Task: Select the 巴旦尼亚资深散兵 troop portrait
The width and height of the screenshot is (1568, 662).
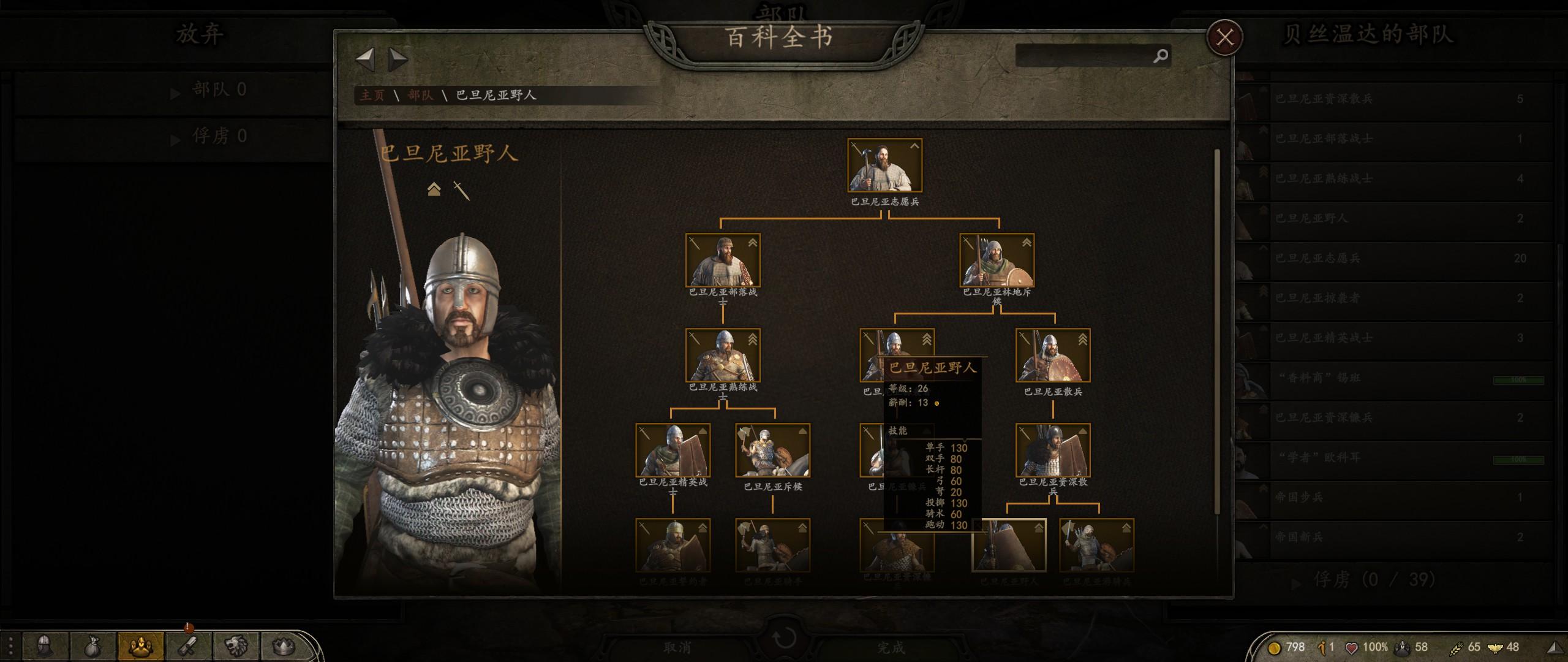Action: point(1052,450)
